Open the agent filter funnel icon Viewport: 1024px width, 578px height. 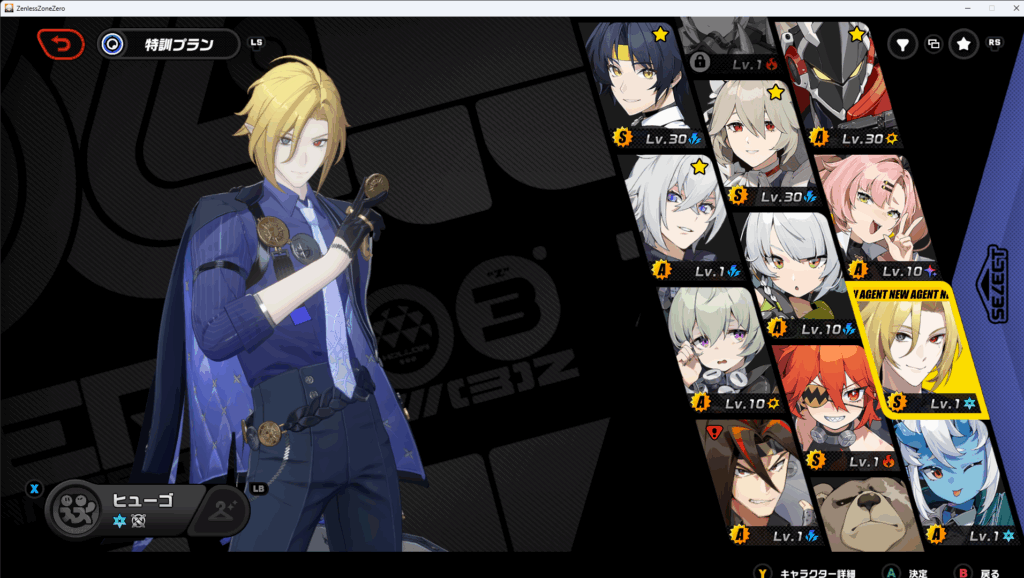coord(902,44)
